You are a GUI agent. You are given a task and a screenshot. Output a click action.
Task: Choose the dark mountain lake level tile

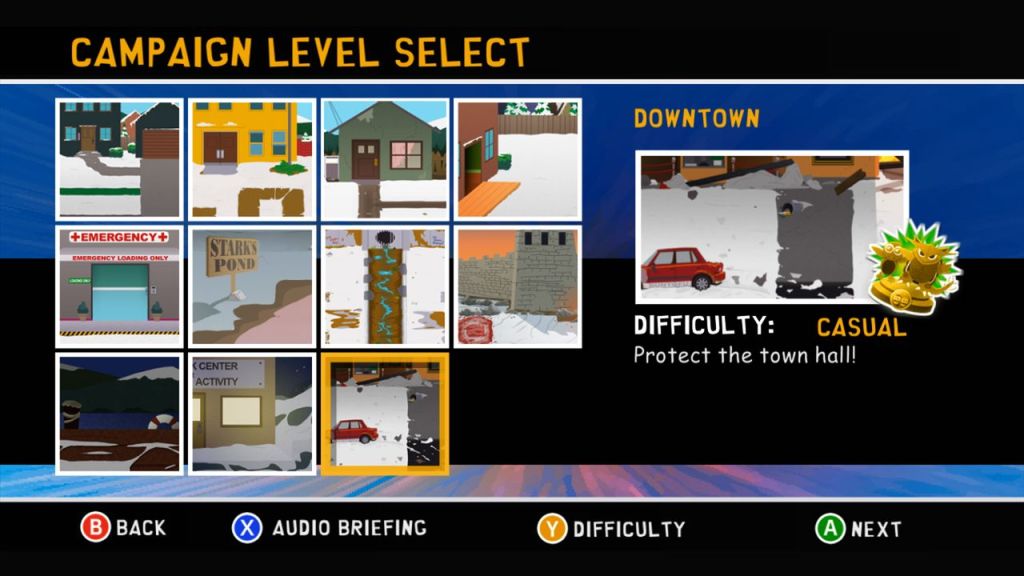tap(120, 413)
